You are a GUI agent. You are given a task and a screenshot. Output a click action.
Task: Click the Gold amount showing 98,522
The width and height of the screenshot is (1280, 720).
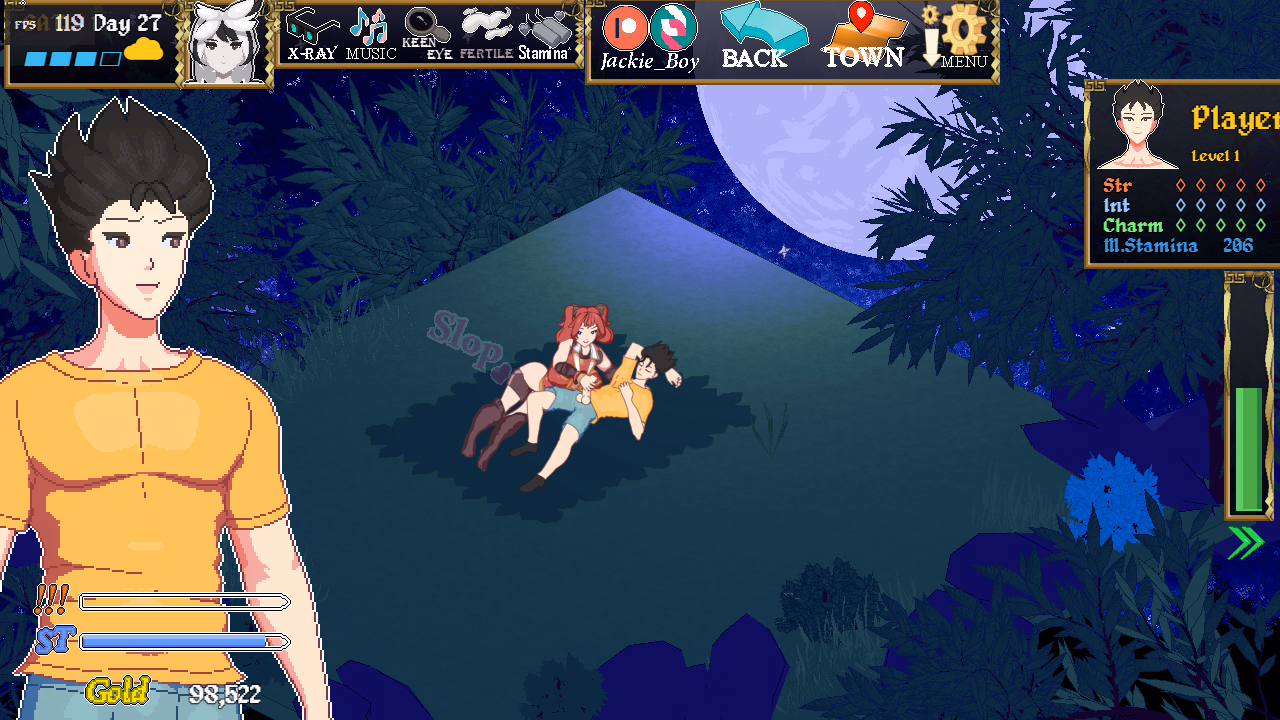224,691
